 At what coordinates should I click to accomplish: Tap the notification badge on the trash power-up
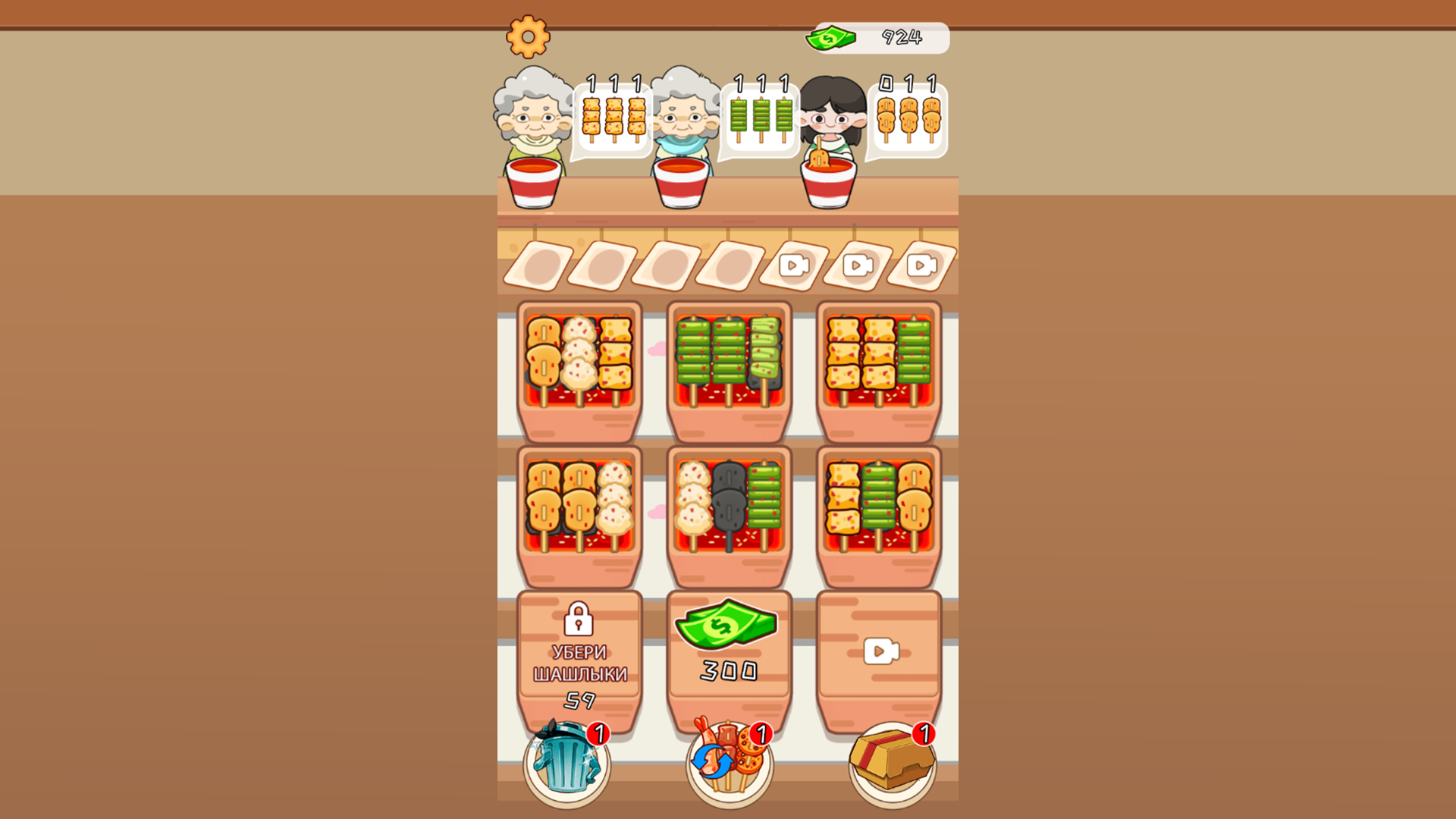coord(599,734)
